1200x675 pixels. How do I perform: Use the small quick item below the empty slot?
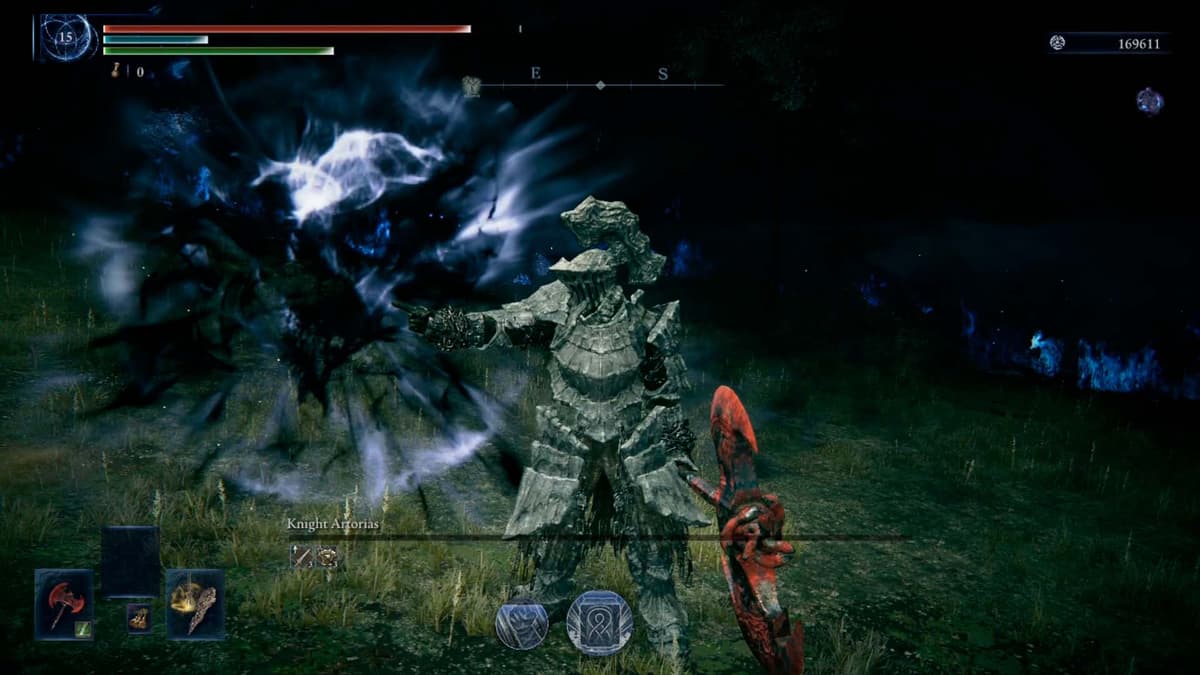[139, 618]
